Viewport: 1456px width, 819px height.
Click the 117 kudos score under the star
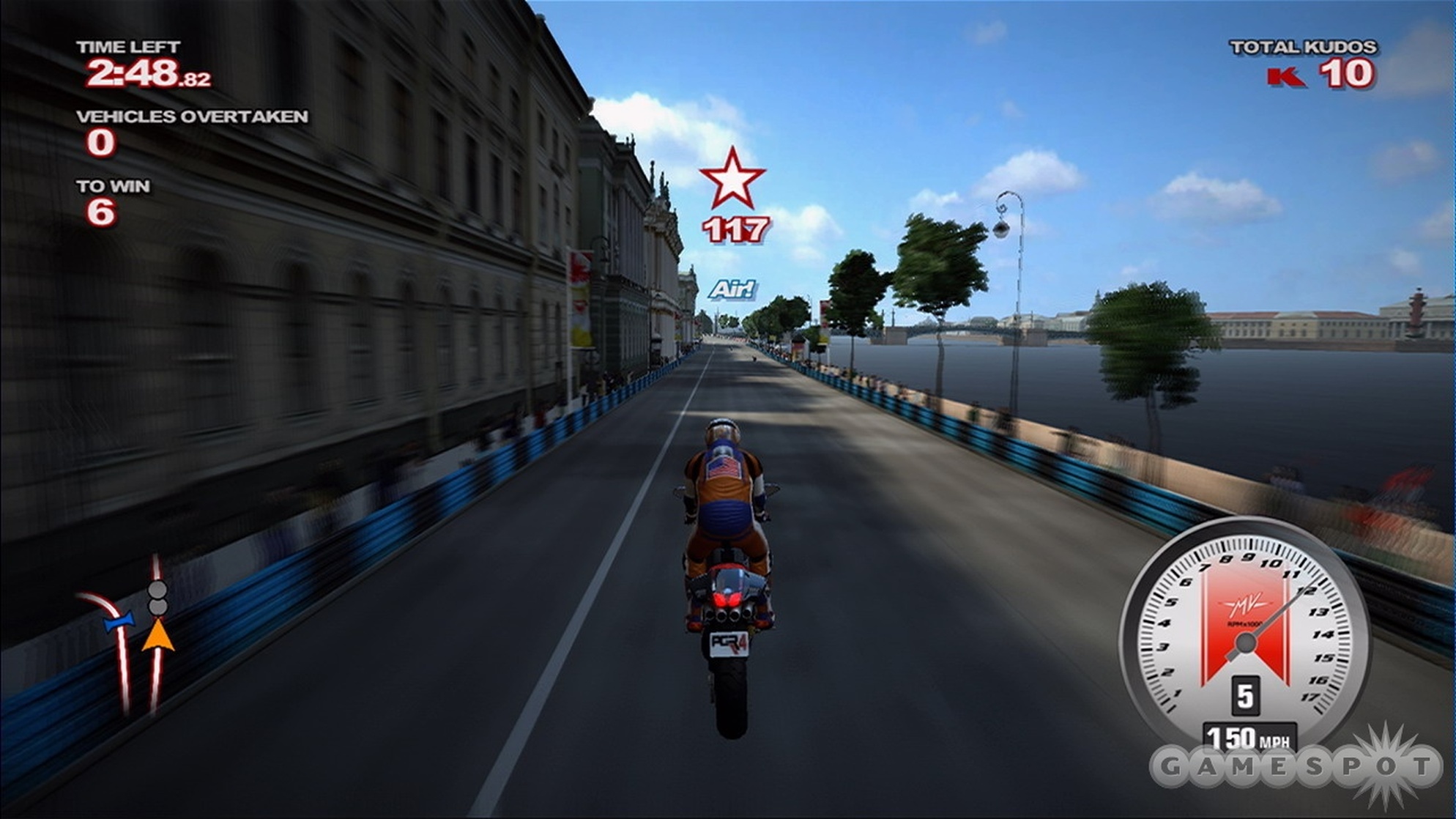coord(734,231)
